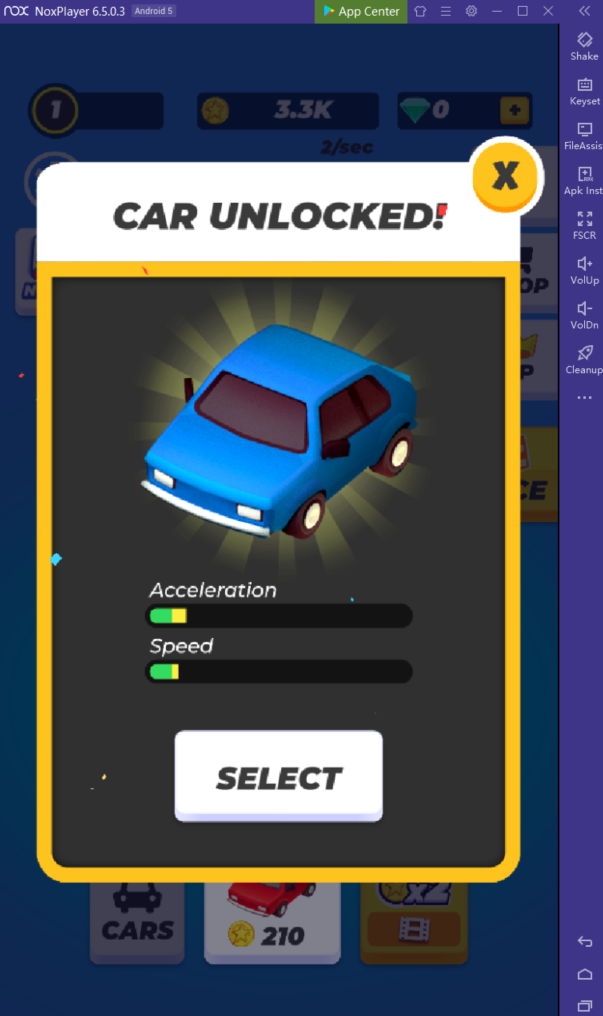The image size is (603, 1016).
Task: Close the Car Unlocked popup
Action: point(505,176)
